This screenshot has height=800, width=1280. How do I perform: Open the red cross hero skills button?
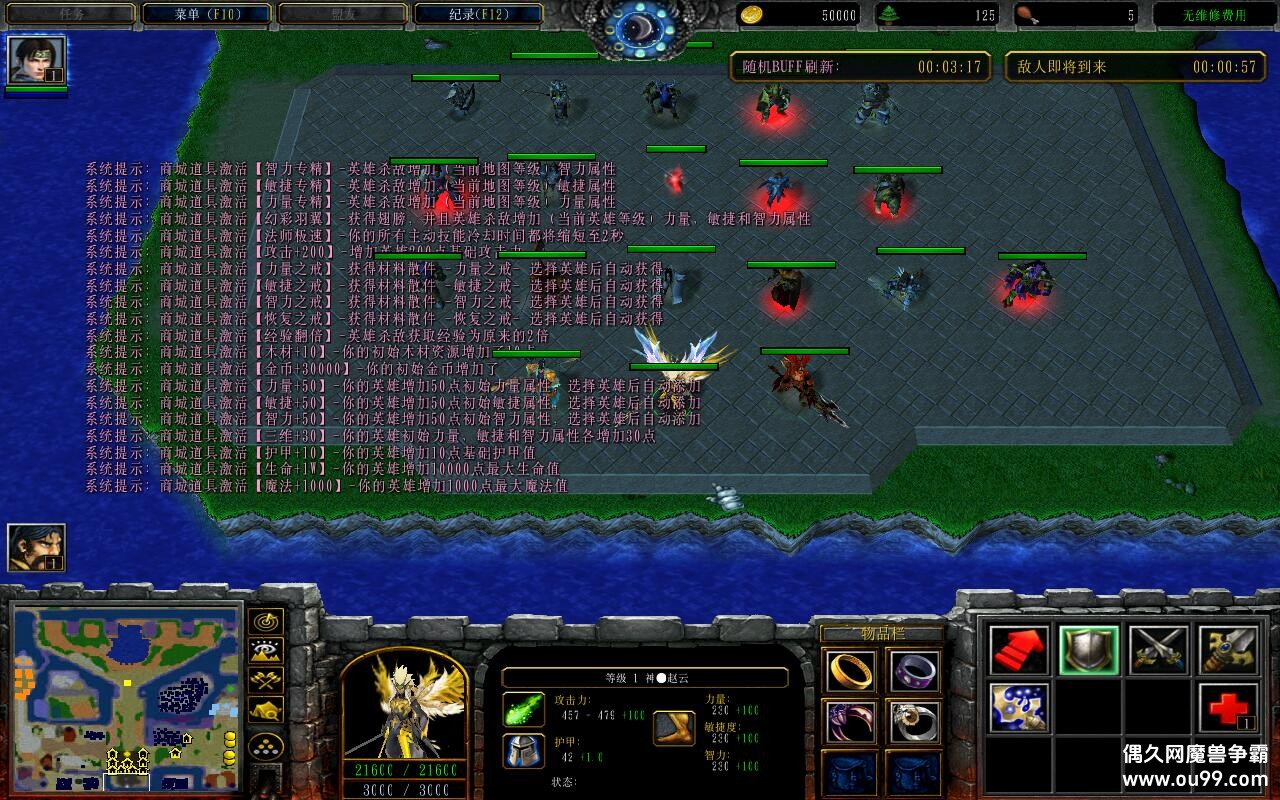(x=1228, y=707)
